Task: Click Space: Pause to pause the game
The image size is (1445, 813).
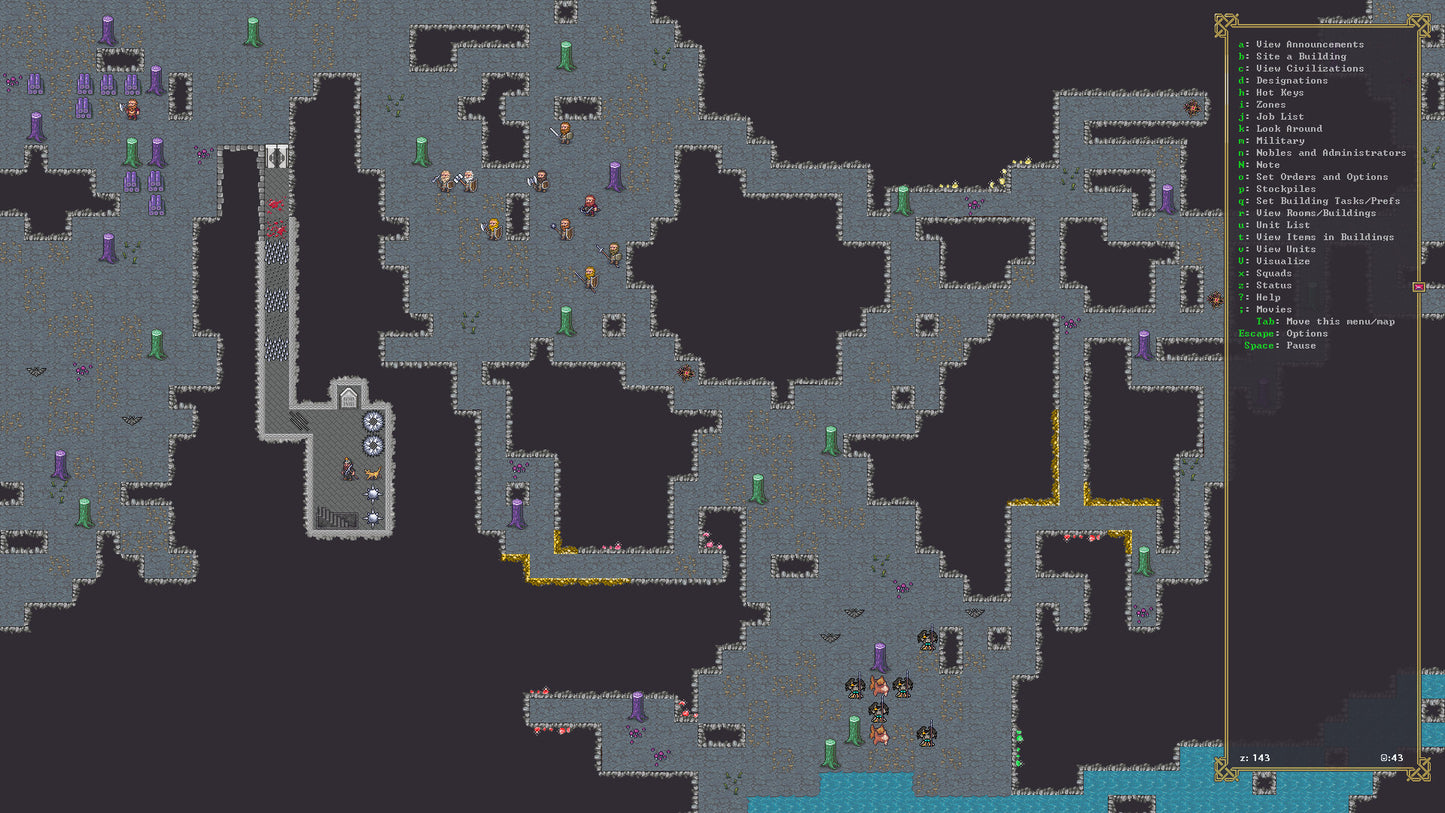Action: tap(1285, 345)
